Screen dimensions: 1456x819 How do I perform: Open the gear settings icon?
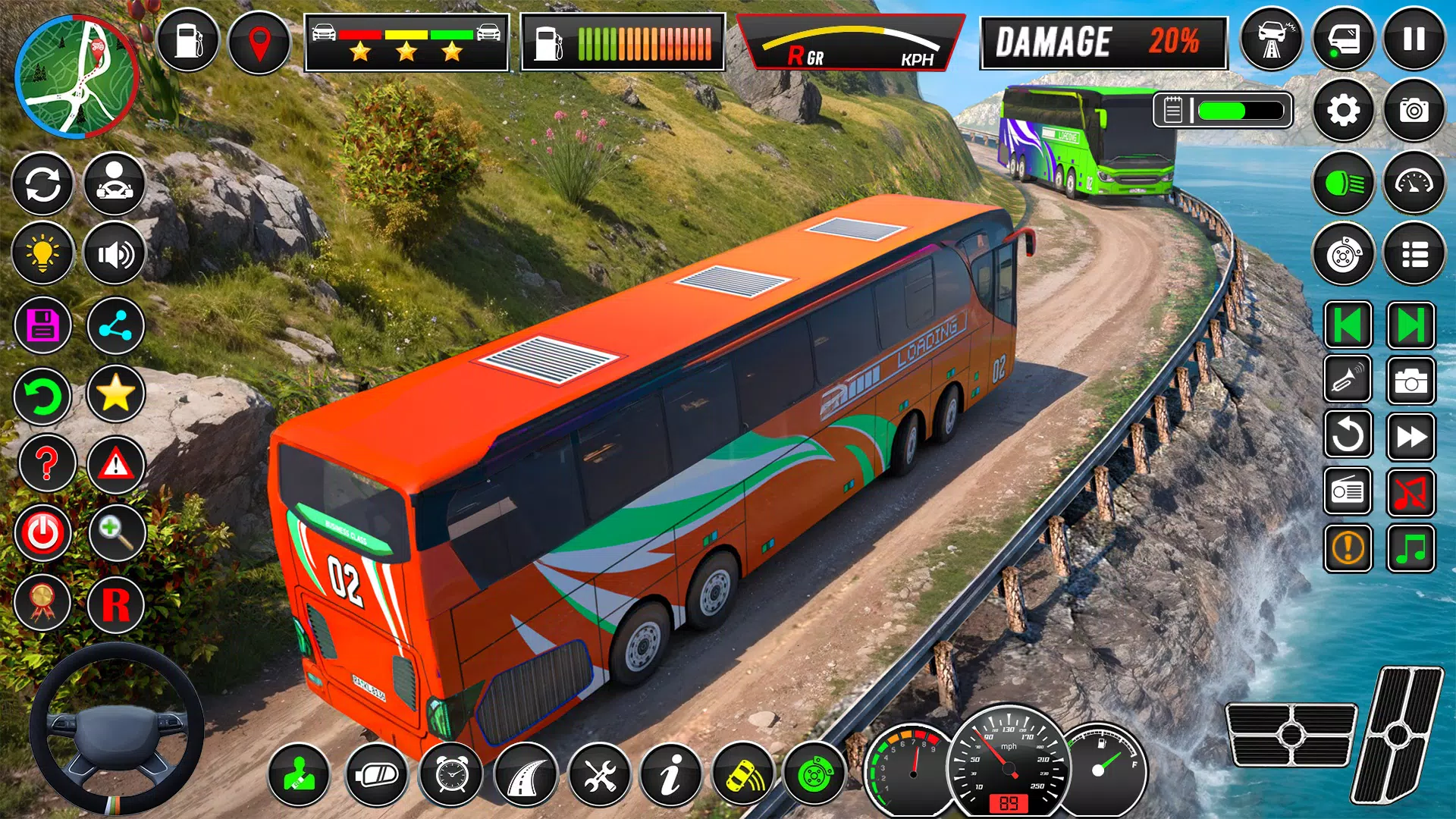[1343, 111]
